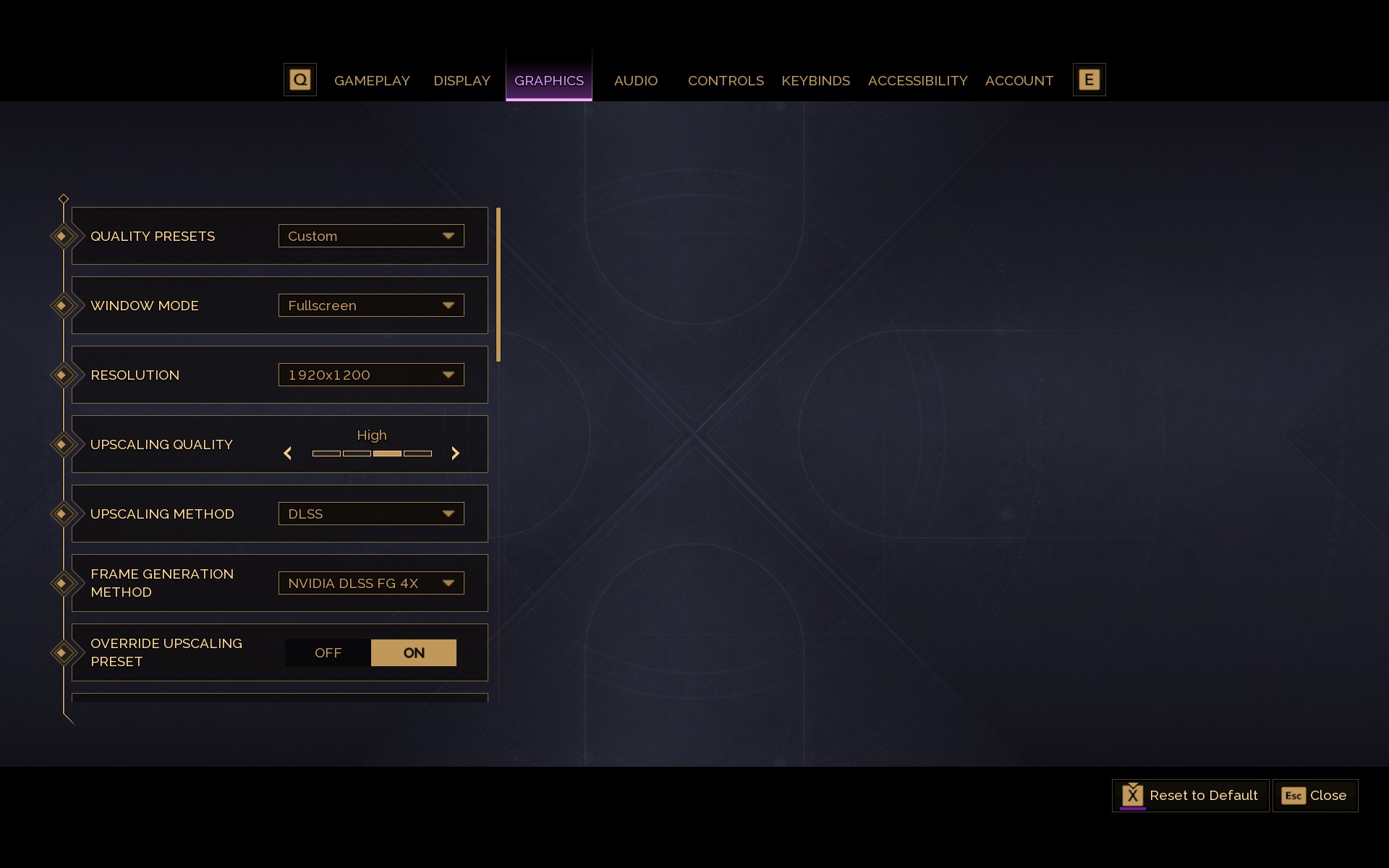Switch to the Gameplay tab
Screen dimensions: 1389x868
(x=372, y=81)
